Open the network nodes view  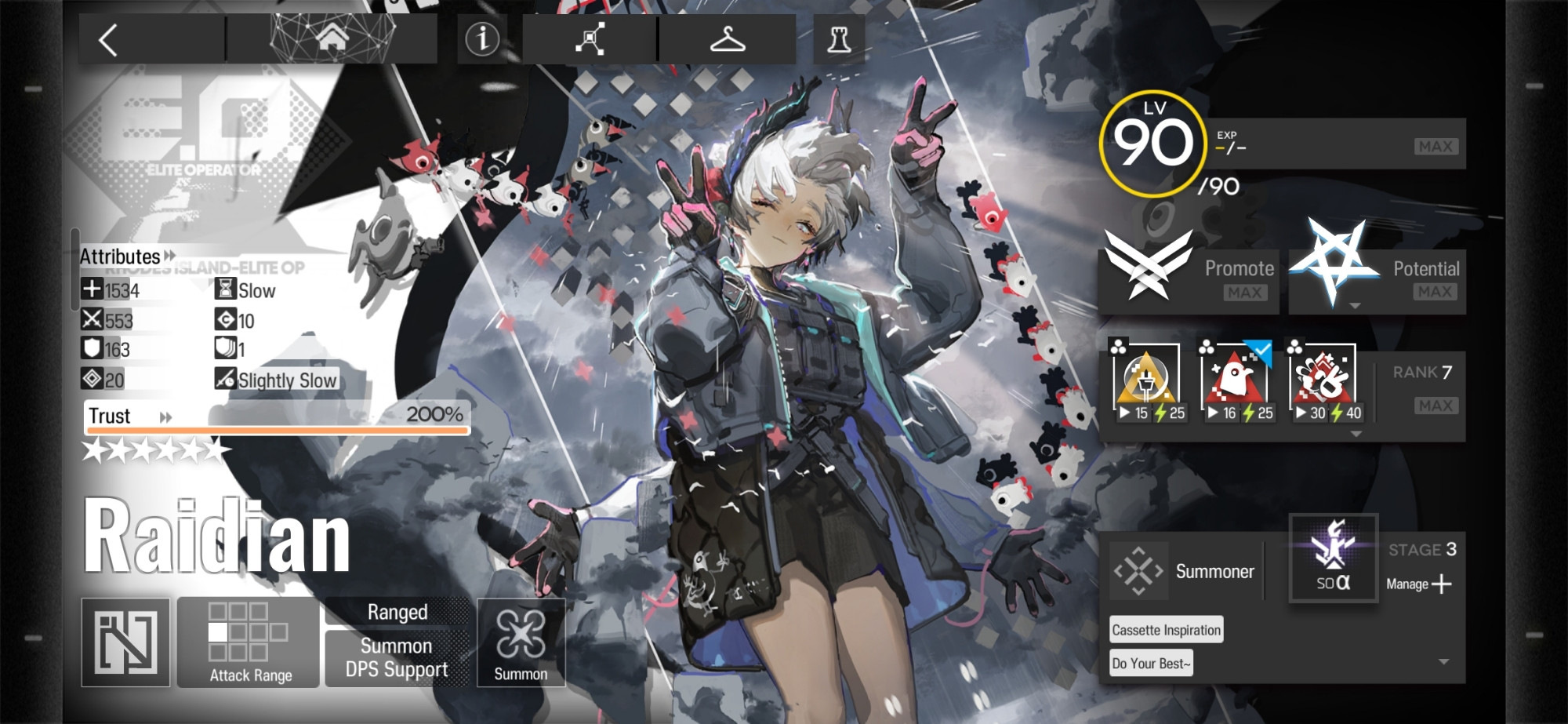click(x=590, y=38)
